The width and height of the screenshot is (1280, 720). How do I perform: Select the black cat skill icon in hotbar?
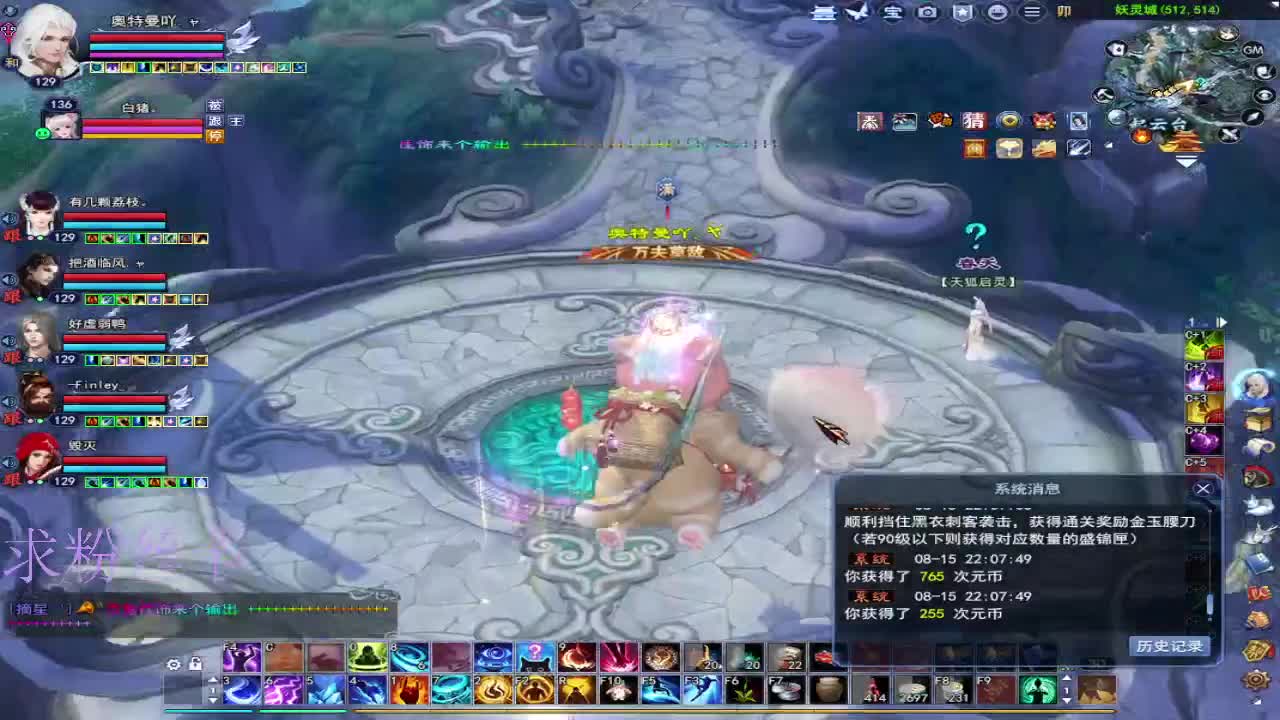click(535, 656)
